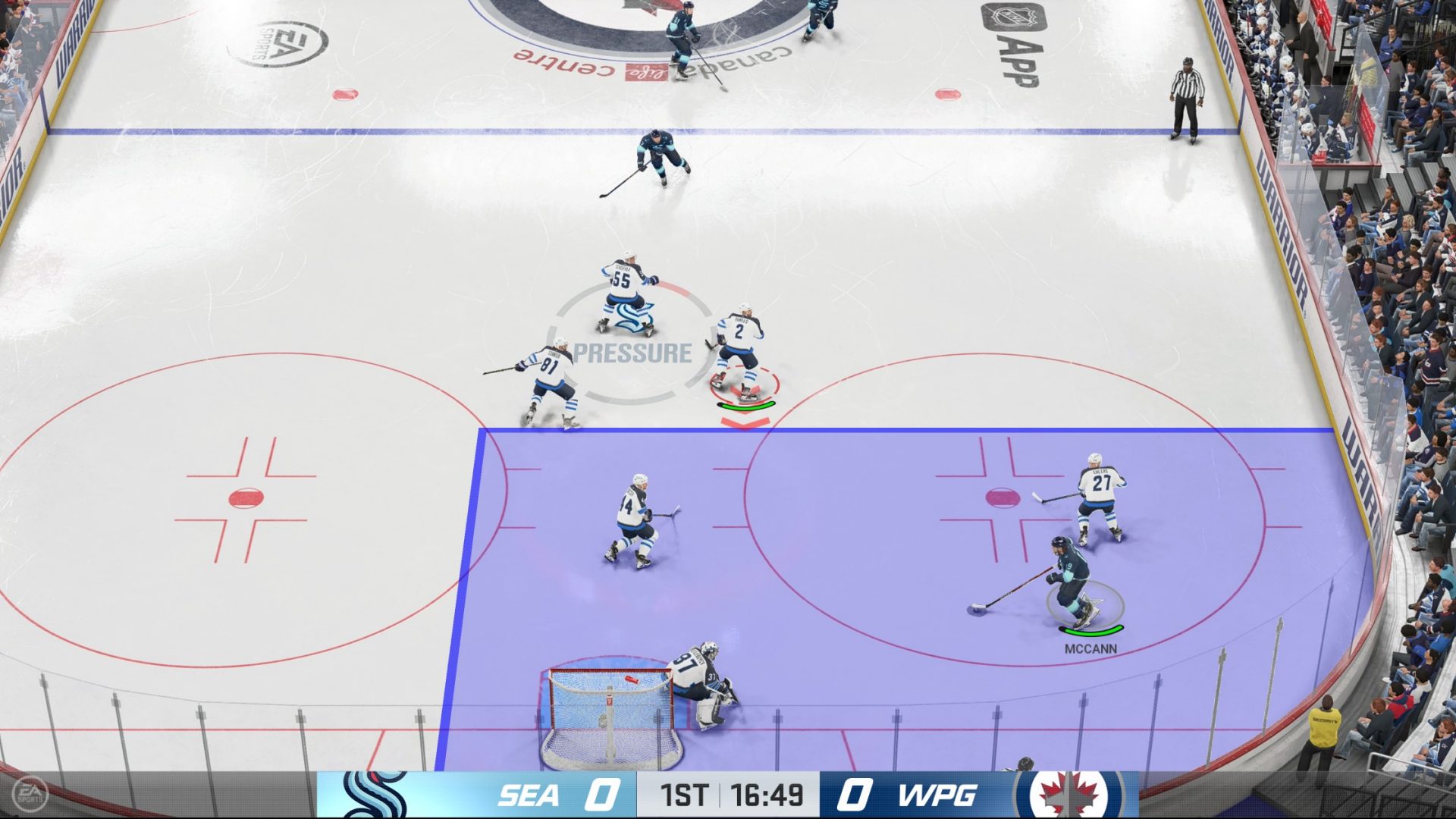The image size is (1456, 819).
Task: Expand the SEA score display
Action: [601, 796]
